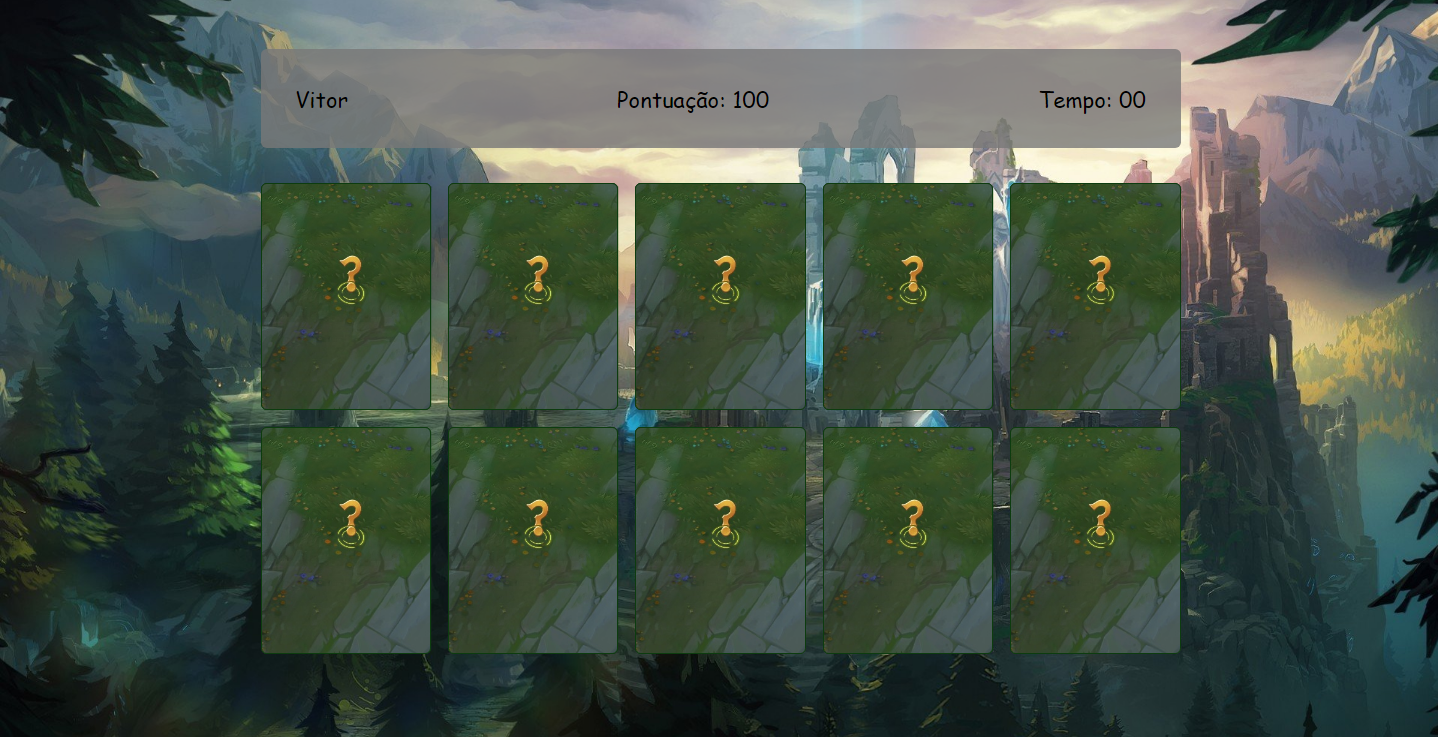Flip the second card in the bottom row
Screen dimensions: 1438x737
[533, 538]
